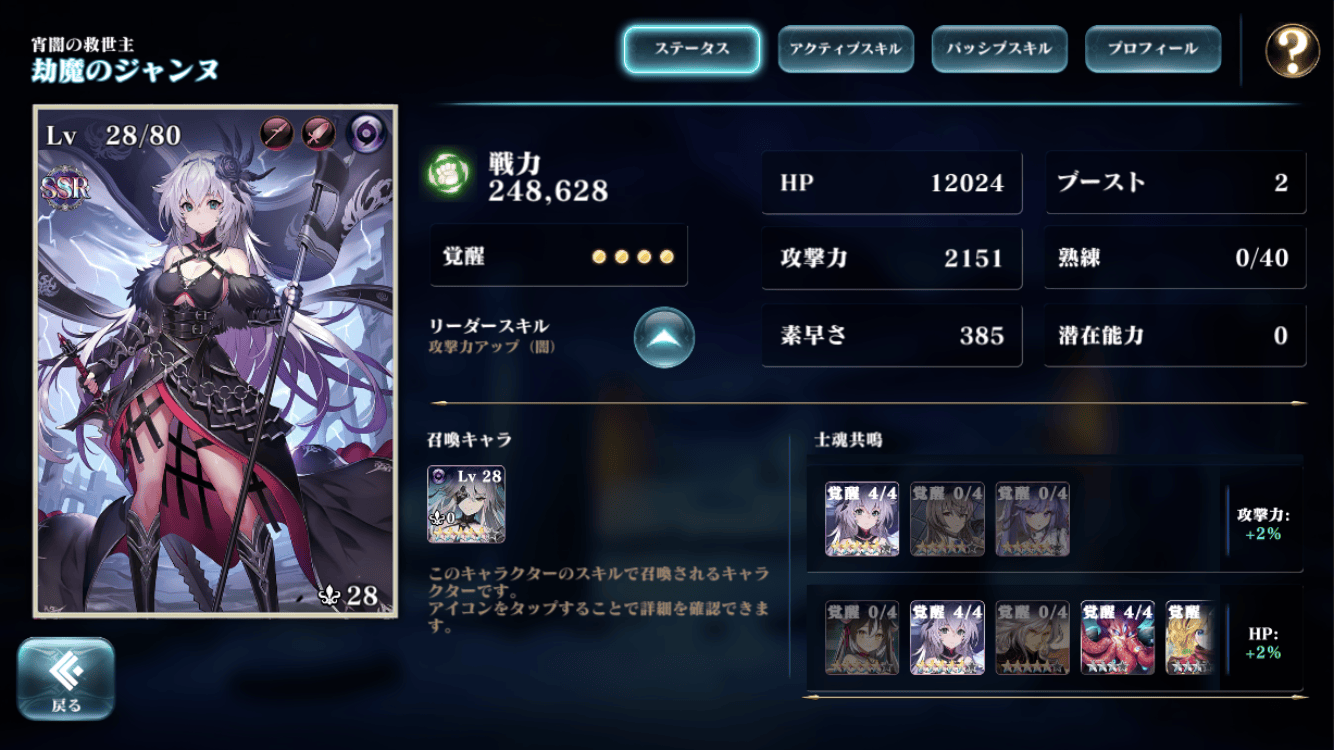Expand the リーダースキル arrow button
The image size is (1334, 750).
pos(664,338)
